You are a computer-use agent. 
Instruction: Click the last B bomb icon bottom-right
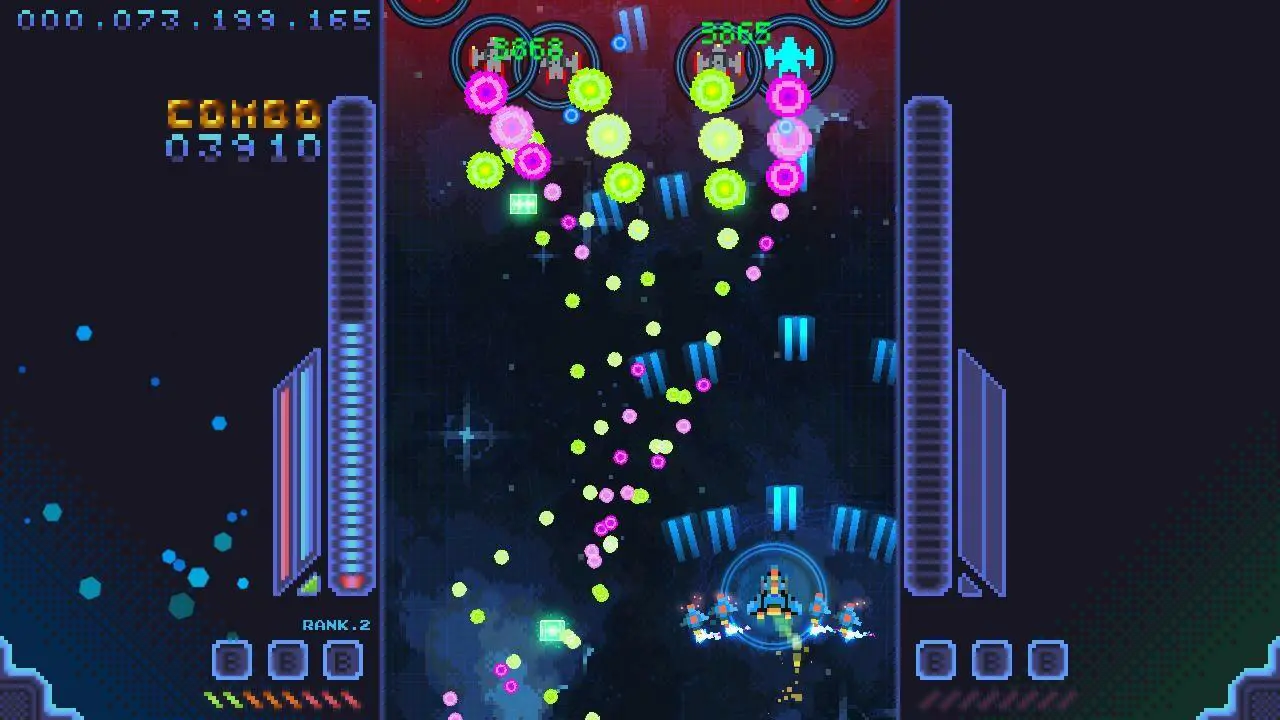(1046, 659)
